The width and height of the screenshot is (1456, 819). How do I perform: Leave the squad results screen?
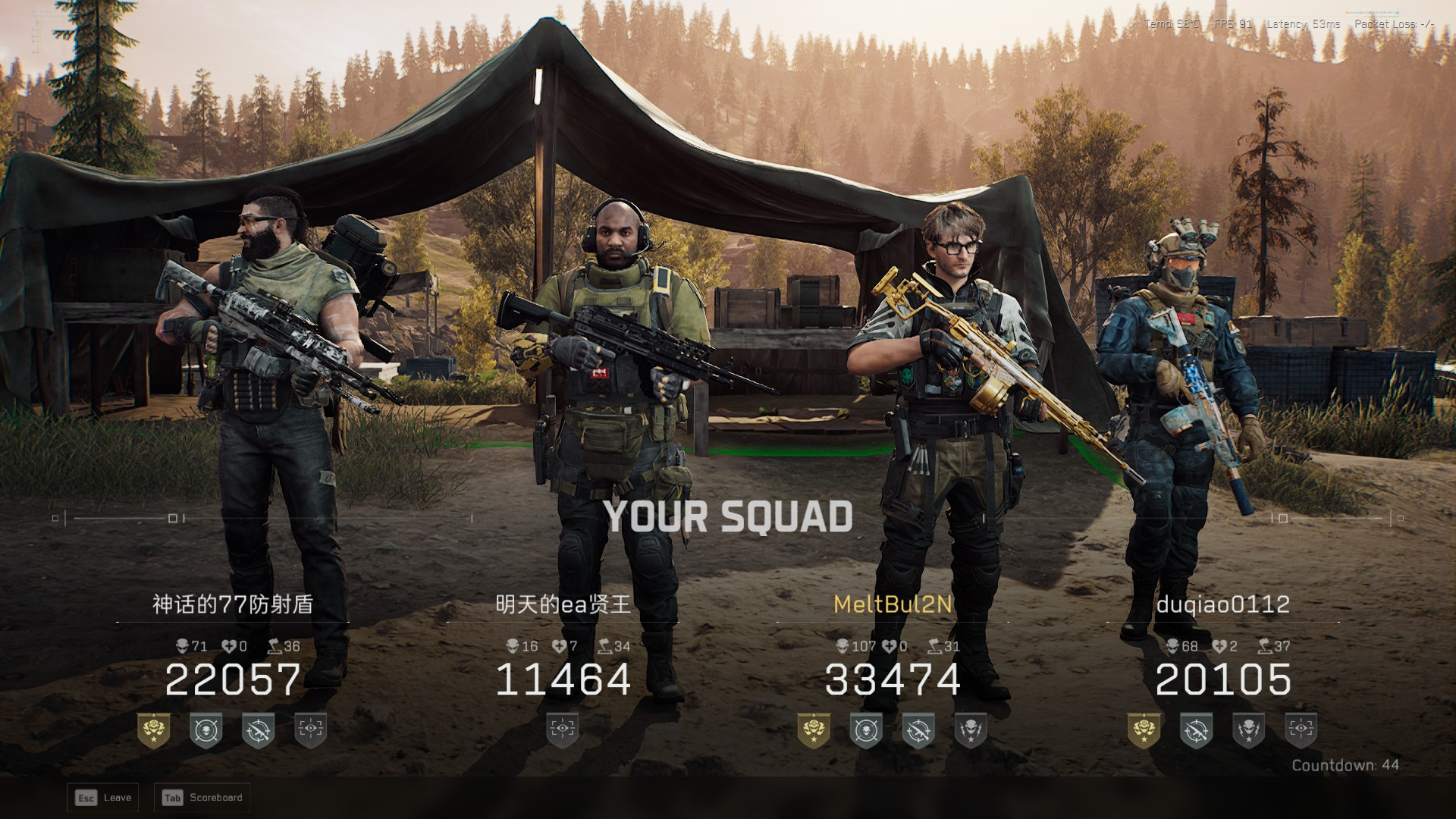click(103, 798)
